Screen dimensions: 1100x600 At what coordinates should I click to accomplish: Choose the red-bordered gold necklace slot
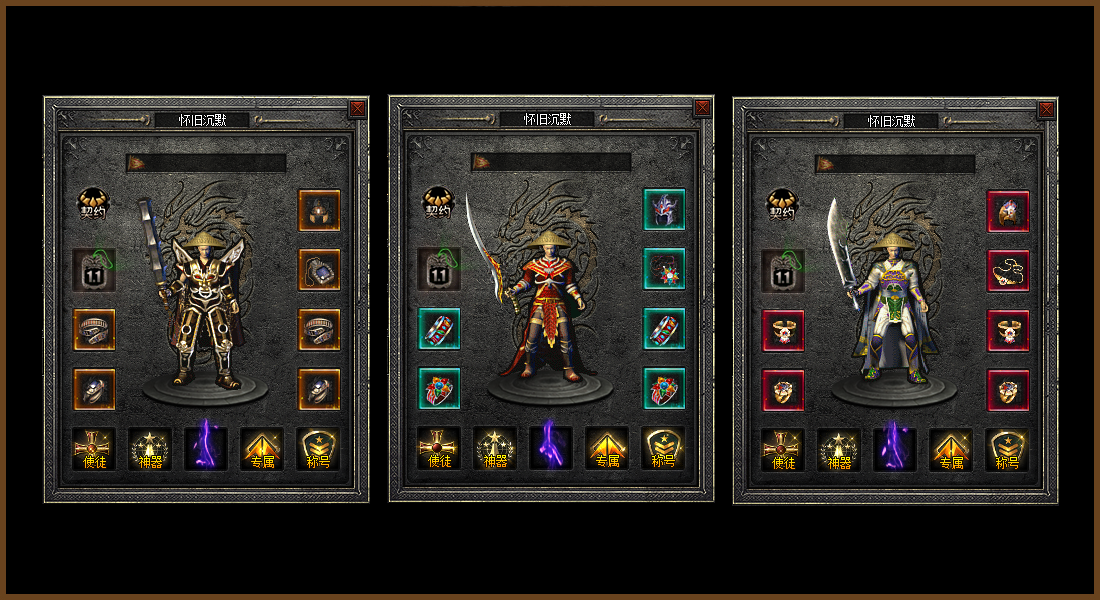(1008, 271)
